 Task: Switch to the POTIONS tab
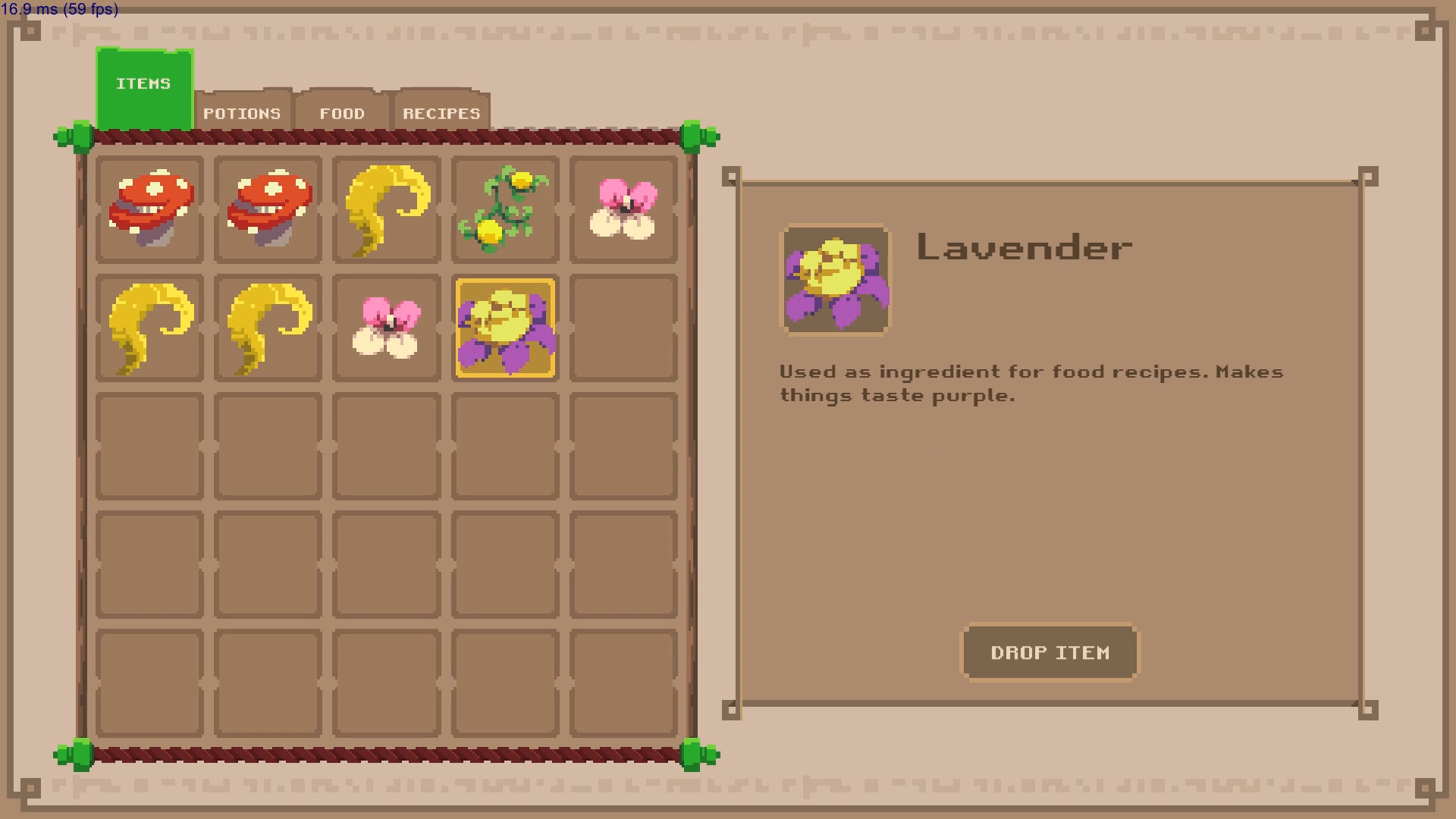241,113
